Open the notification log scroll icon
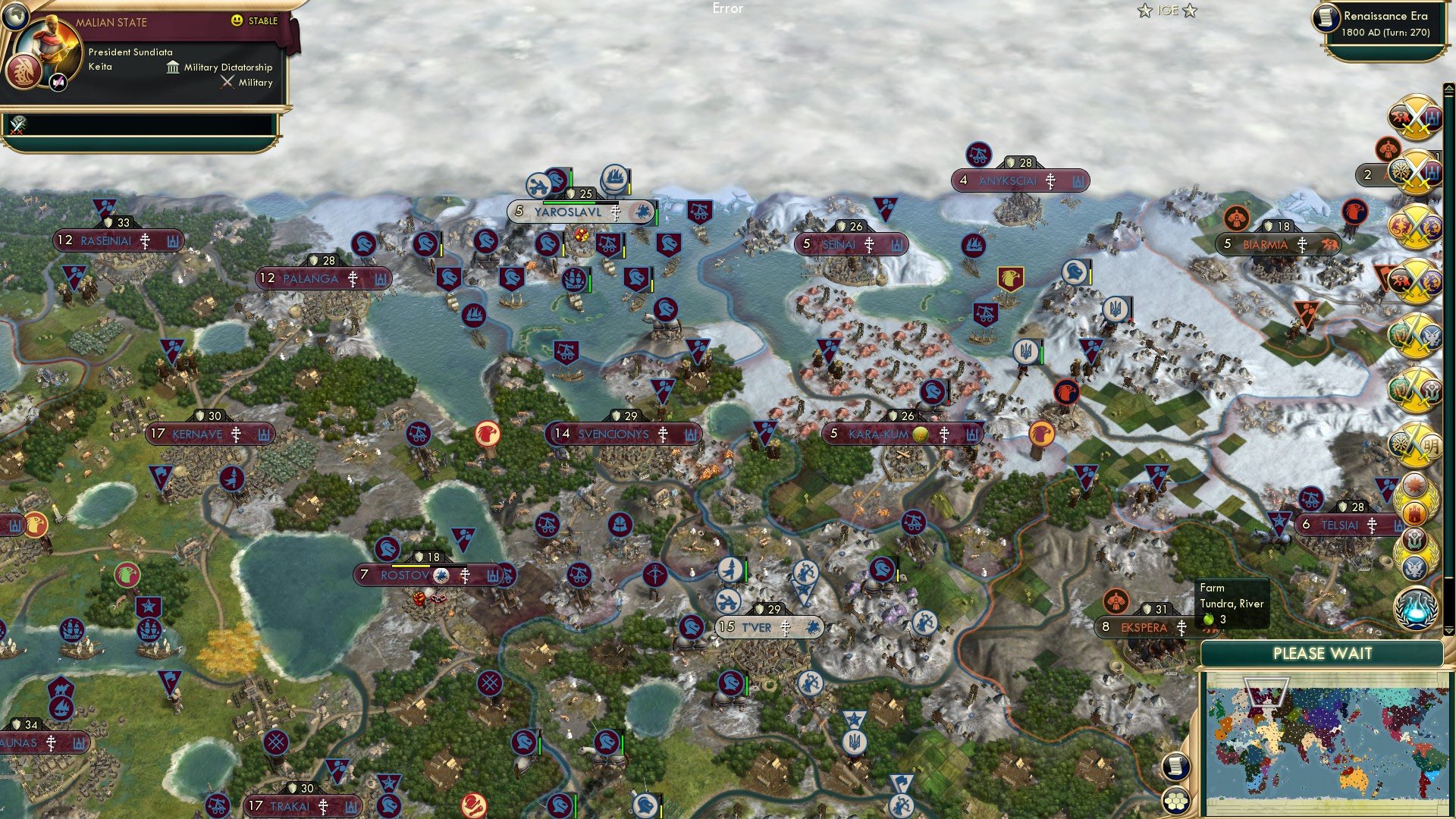This screenshot has width=1456, height=819. 1175,766
